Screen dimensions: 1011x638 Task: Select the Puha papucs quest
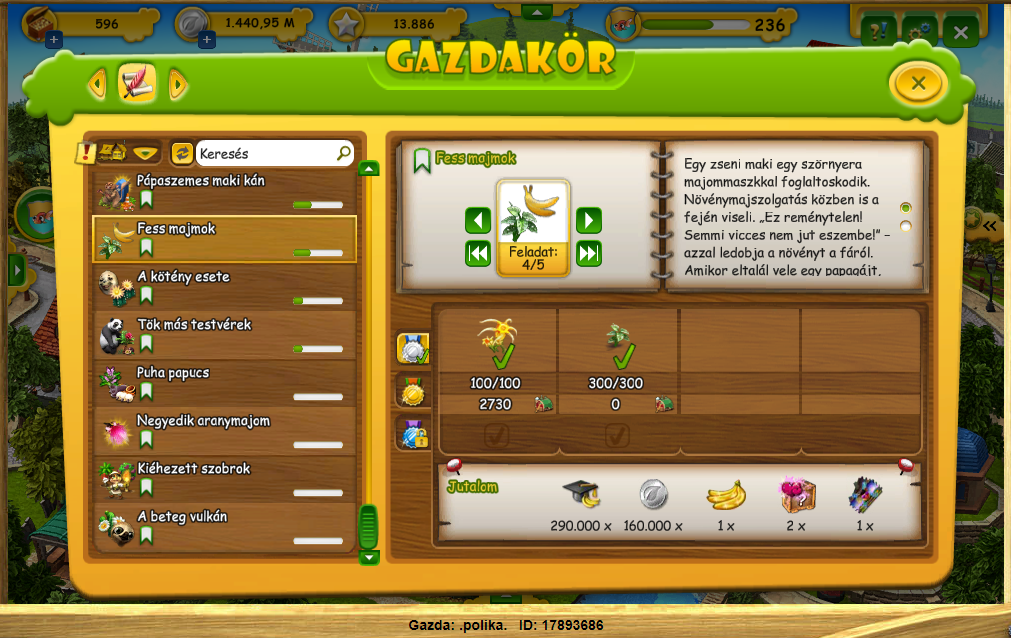pos(224,383)
